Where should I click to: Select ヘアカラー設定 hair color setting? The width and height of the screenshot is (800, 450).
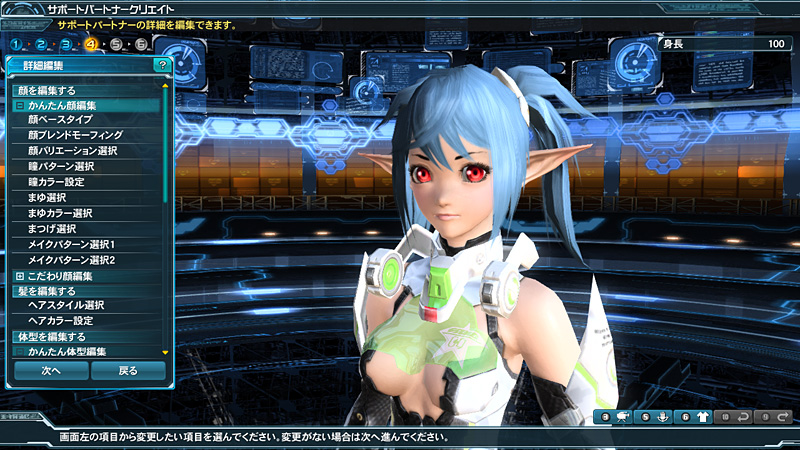tap(61, 320)
